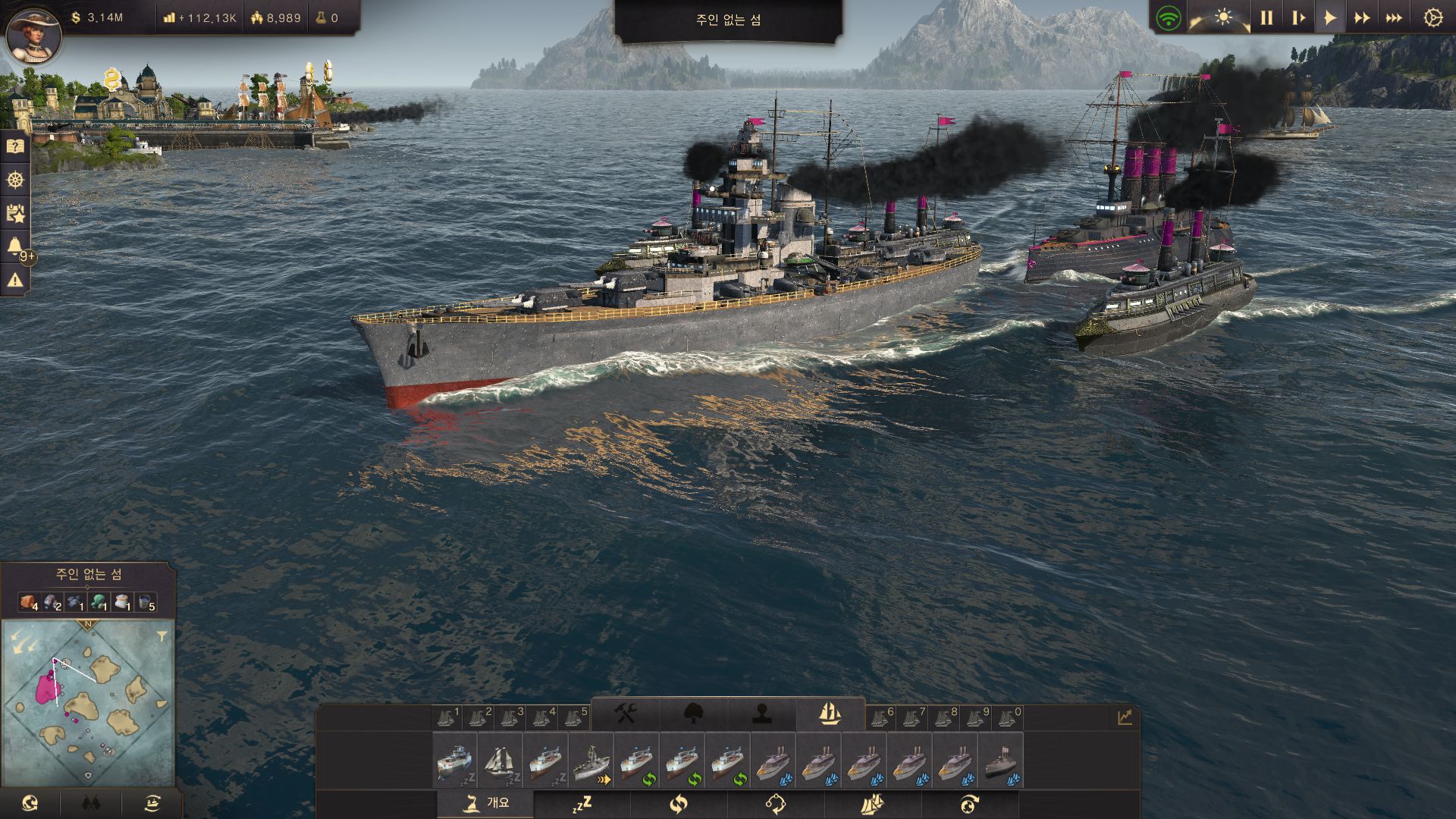Viewport: 1456px width, 819px height.
Task: Open the construction menu hammer tab
Action: tap(625, 714)
